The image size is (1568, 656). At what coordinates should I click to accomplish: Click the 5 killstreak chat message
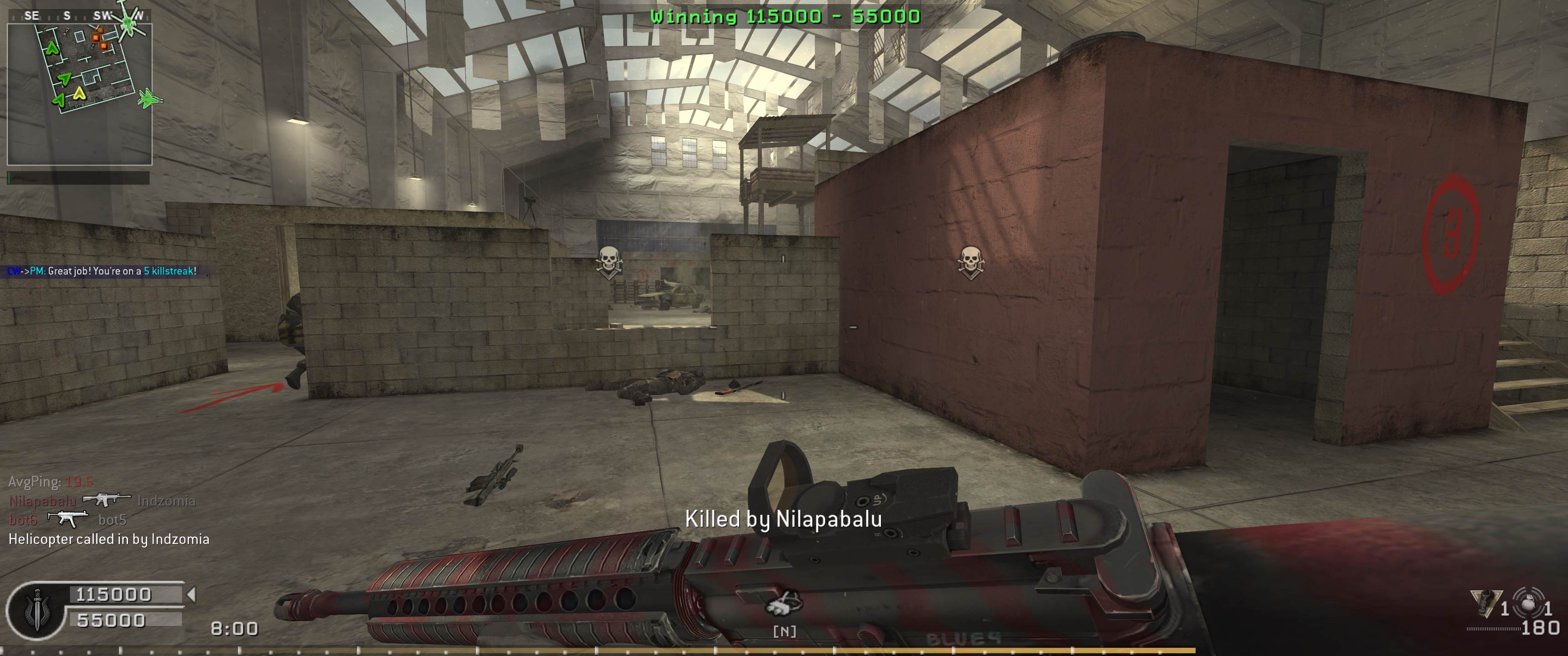[102, 271]
